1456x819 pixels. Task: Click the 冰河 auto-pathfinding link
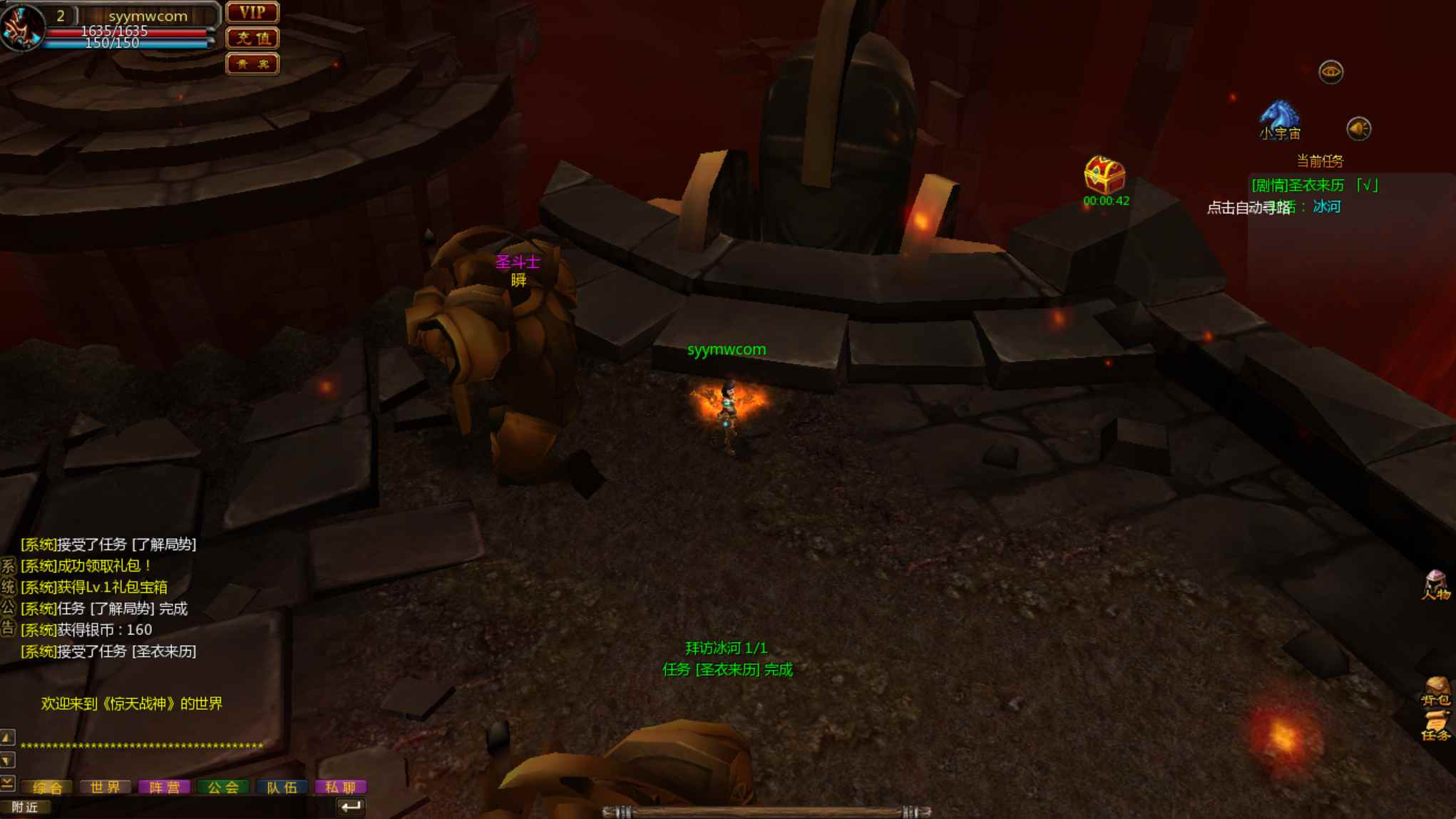coord(1326,207)
